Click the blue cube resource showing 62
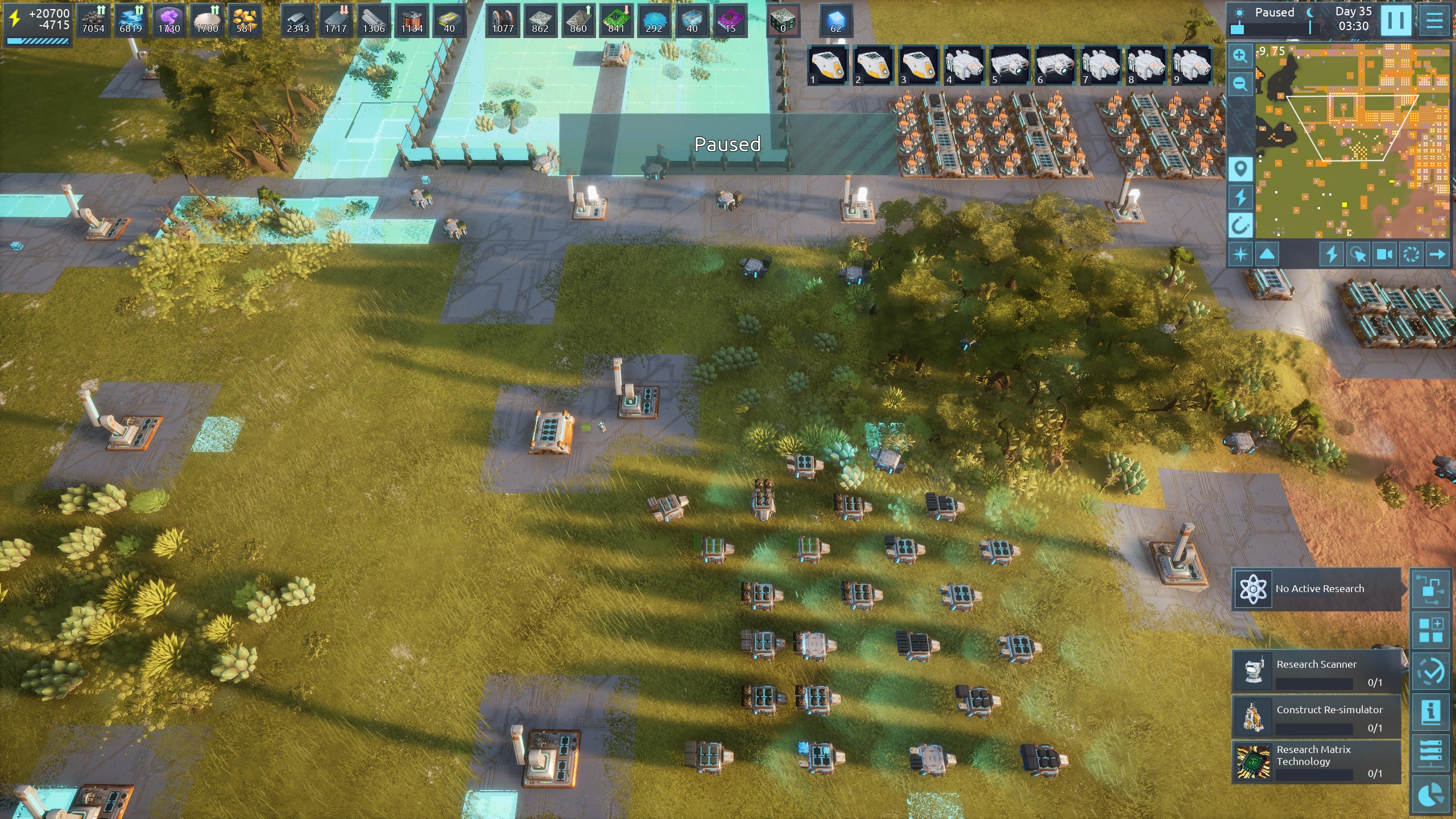This screenshot has height=819, width=1456. click(x=835, y=20)
